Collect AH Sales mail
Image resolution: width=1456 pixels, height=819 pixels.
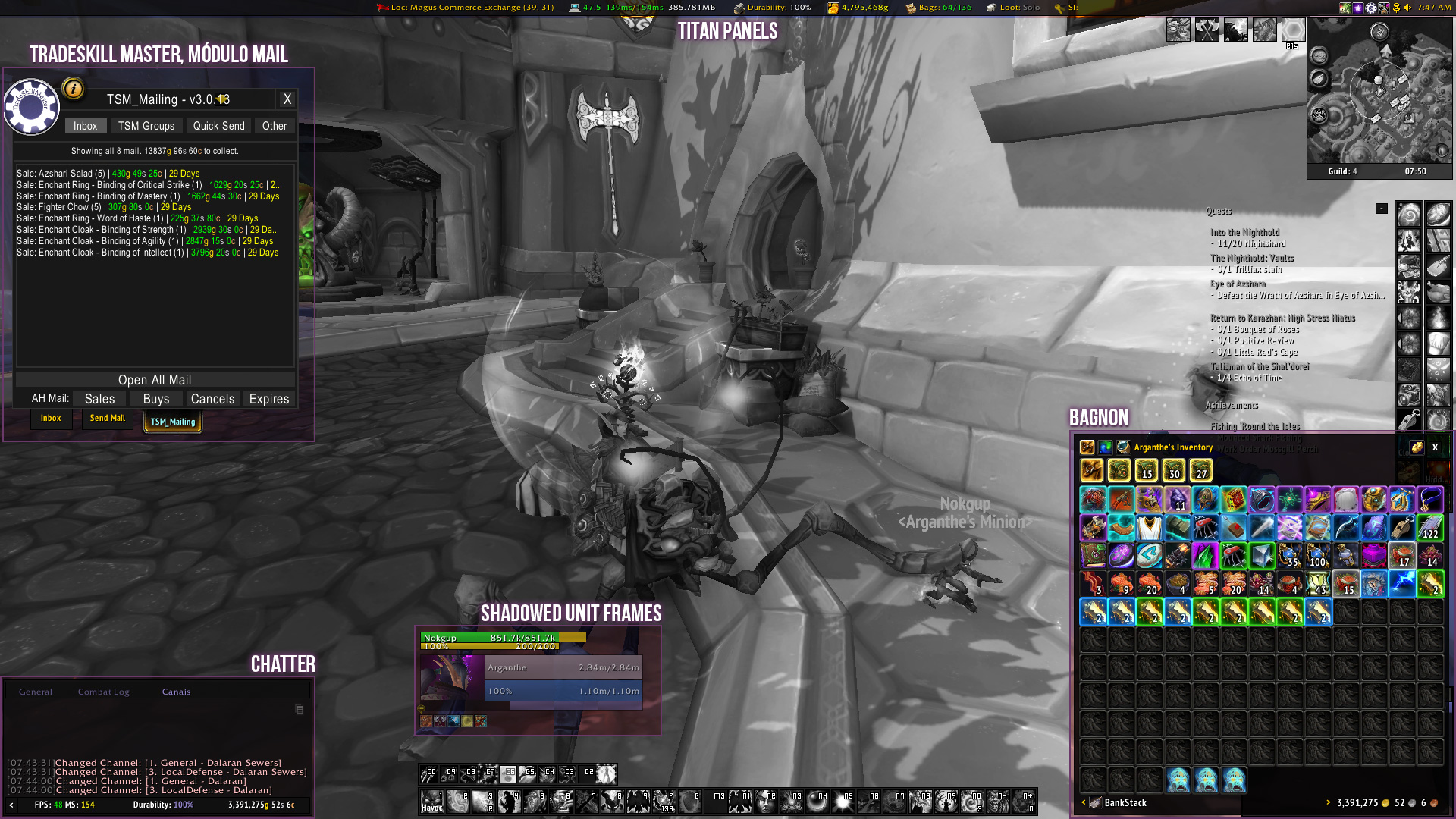99,399
